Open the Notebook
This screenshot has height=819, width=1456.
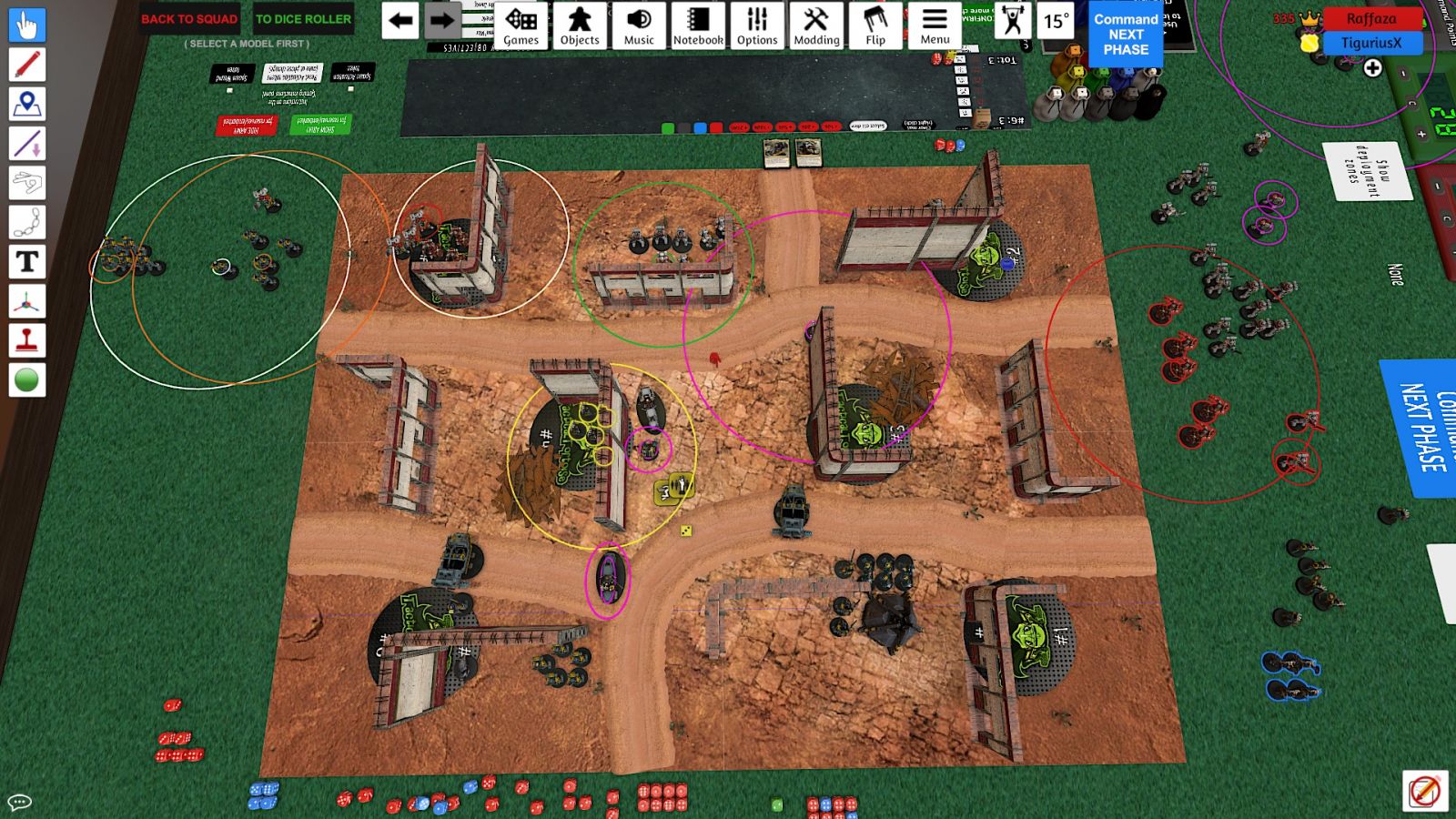pos(698,25)
